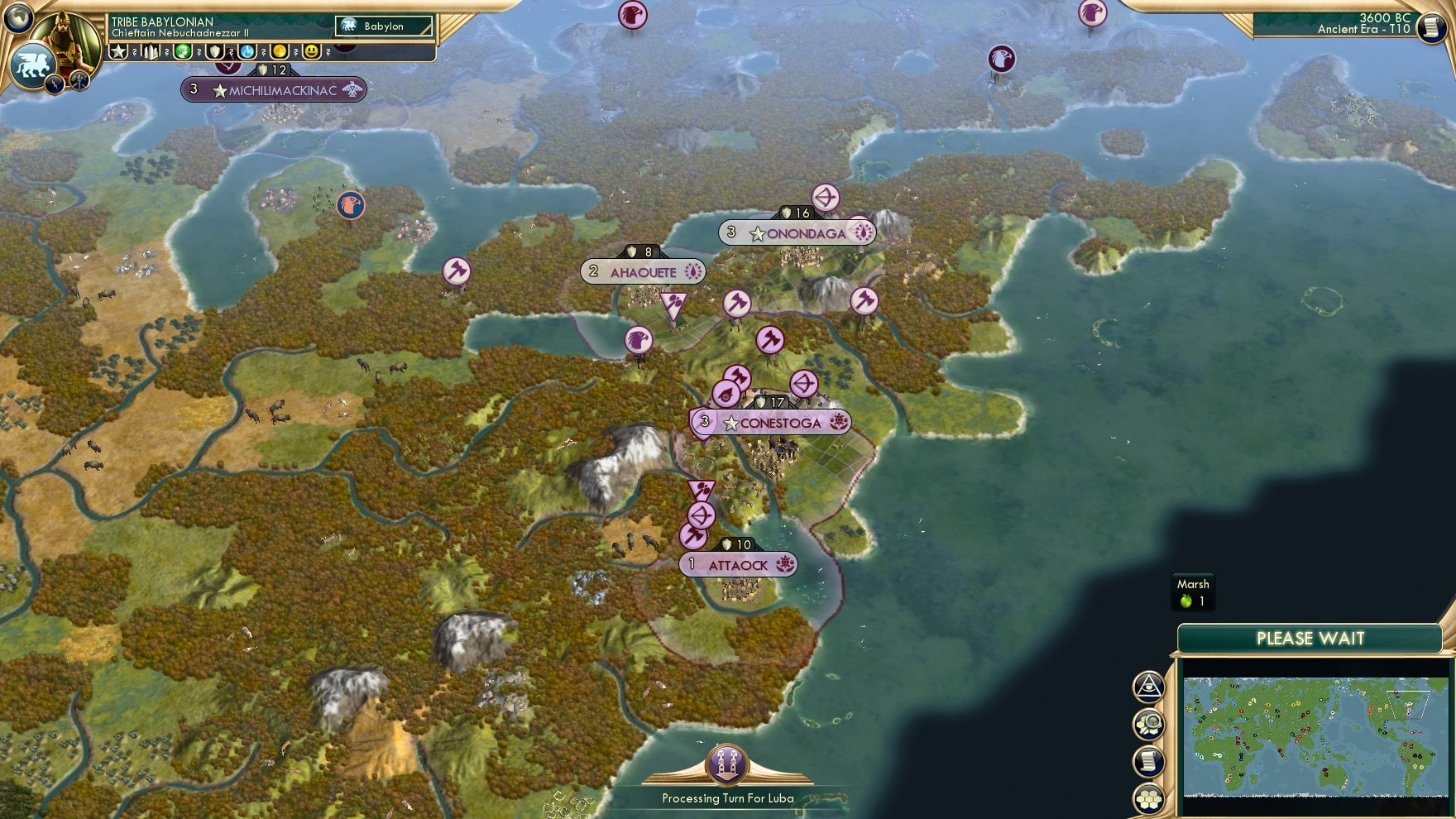Open the Babylon civilization dropdown

pyautogui.click(x=385, y=26)
